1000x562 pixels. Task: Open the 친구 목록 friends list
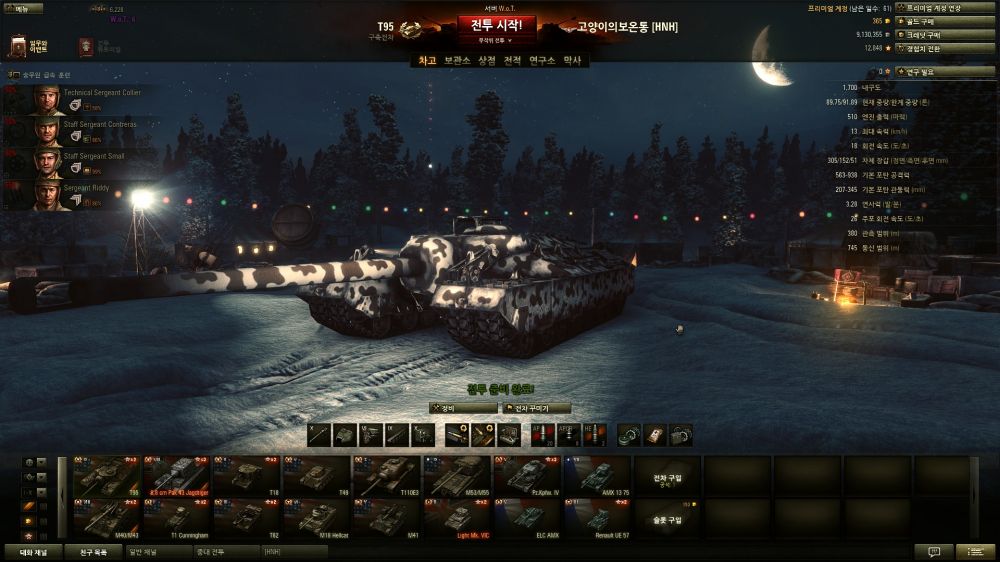click(x=92, y=551)
